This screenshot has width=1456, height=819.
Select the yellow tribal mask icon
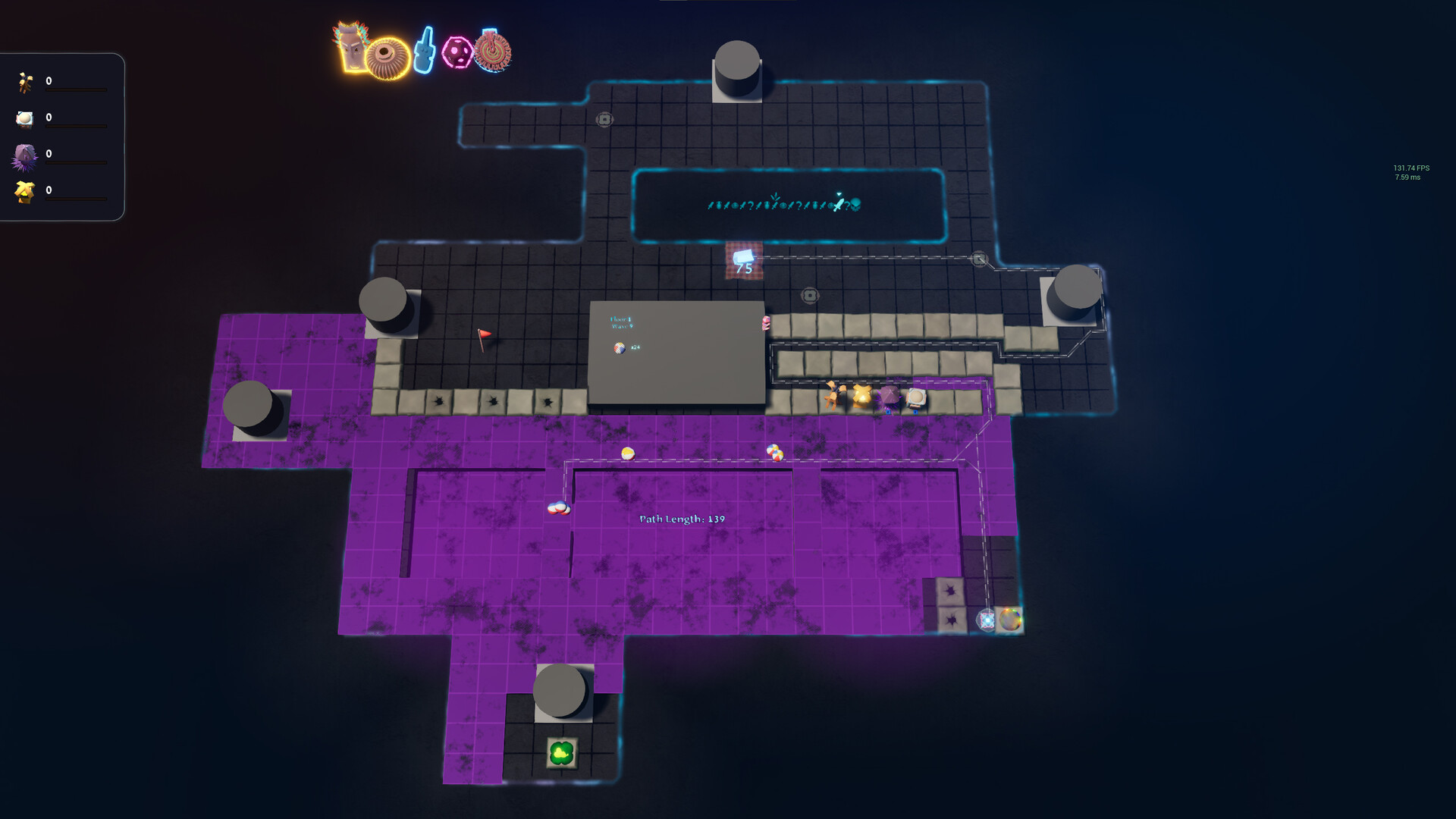point(350,47)
